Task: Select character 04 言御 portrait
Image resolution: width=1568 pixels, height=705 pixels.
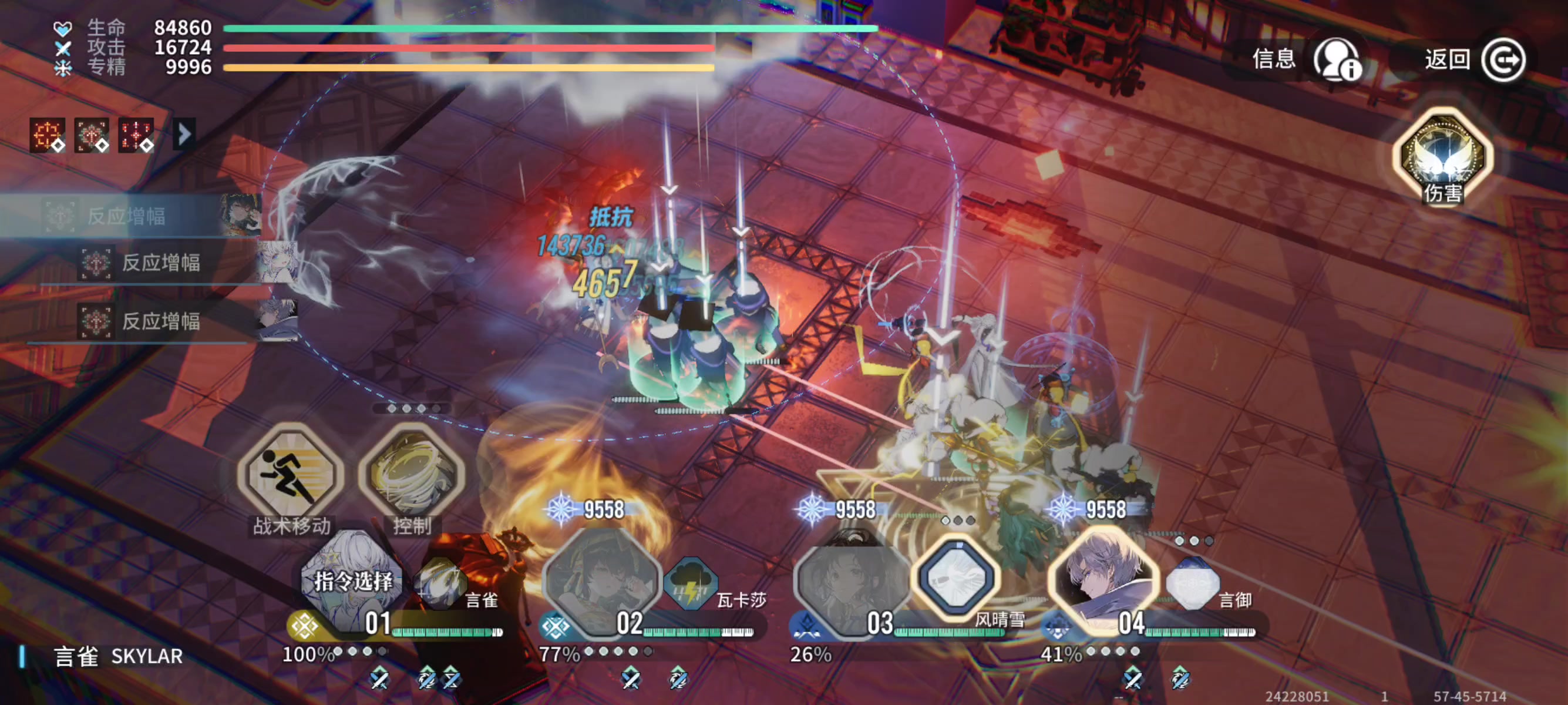Action: coord(1102,578)
